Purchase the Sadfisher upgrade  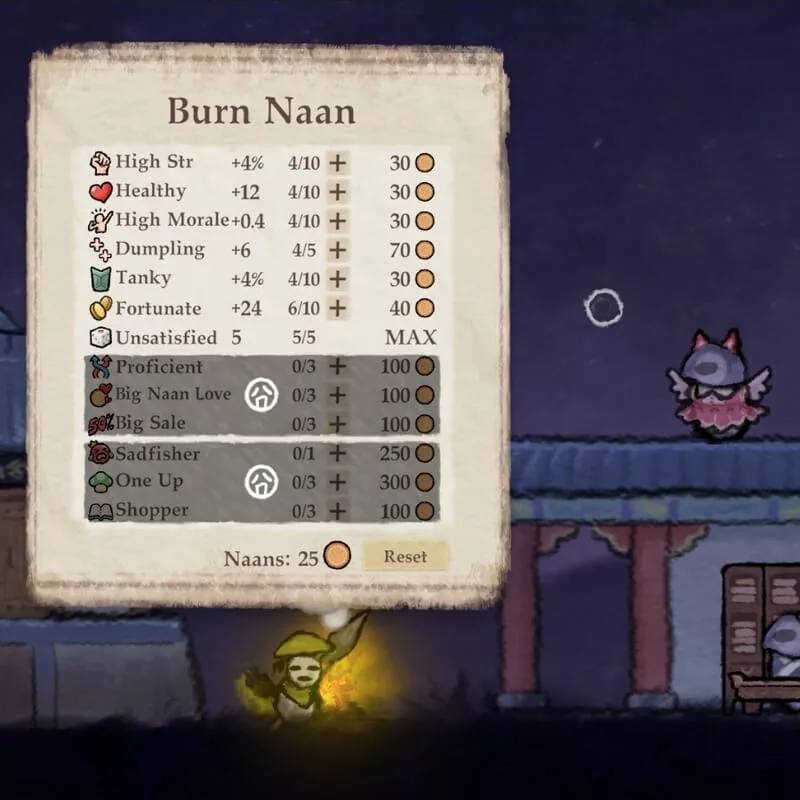point(338,455)
